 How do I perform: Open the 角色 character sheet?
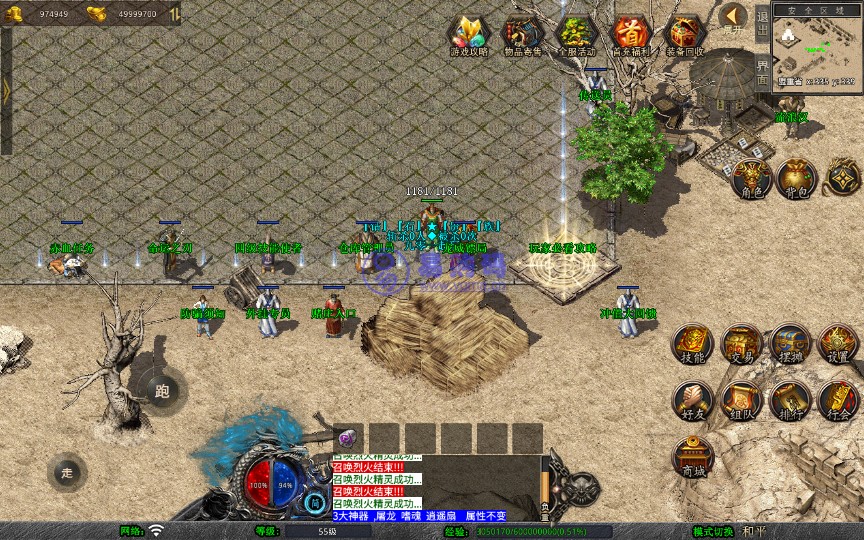750,178
